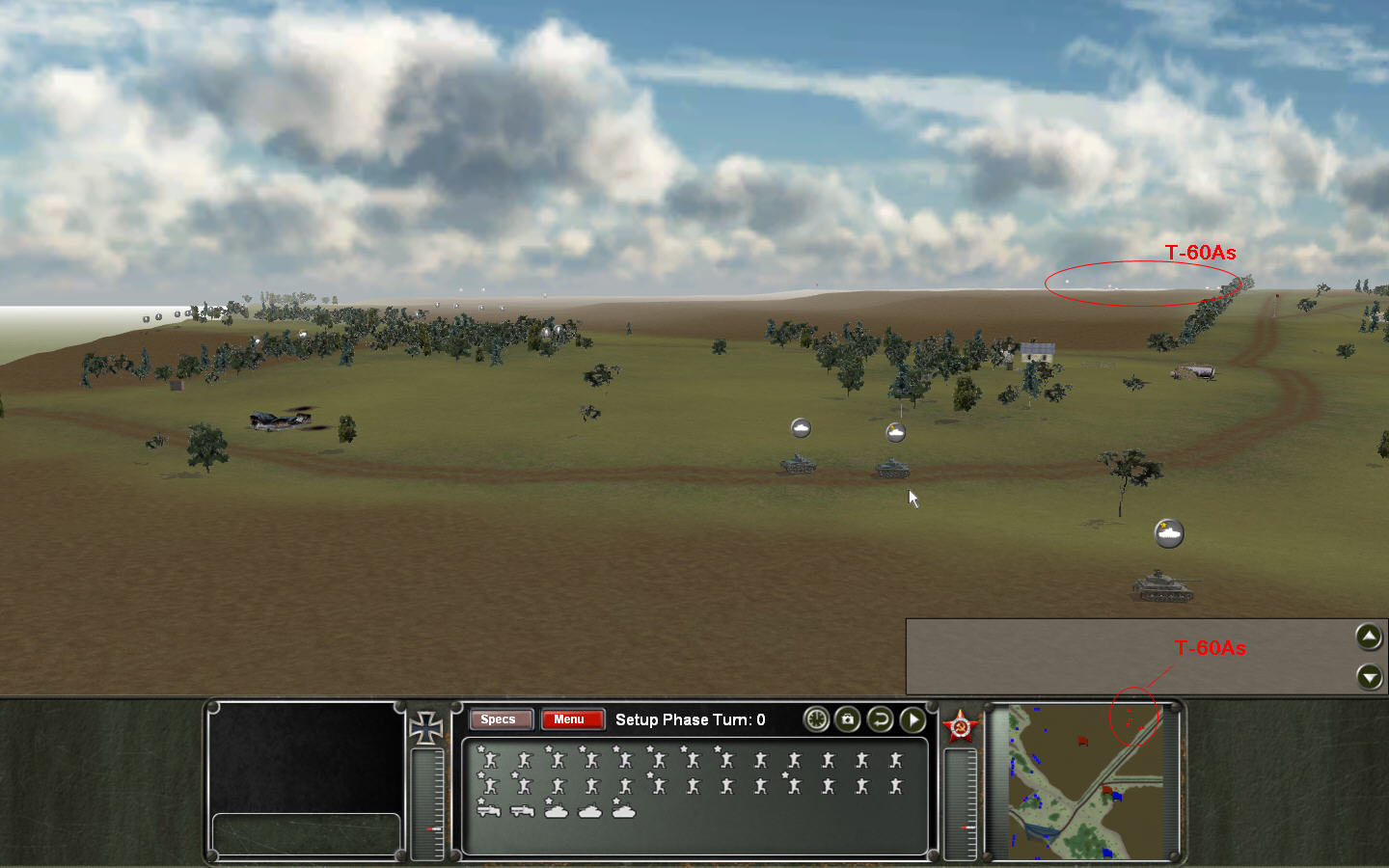The width and height of the screenshot is (1389, 868).
Task: Open the red Menu button
Action: click(x=571, y=719)
